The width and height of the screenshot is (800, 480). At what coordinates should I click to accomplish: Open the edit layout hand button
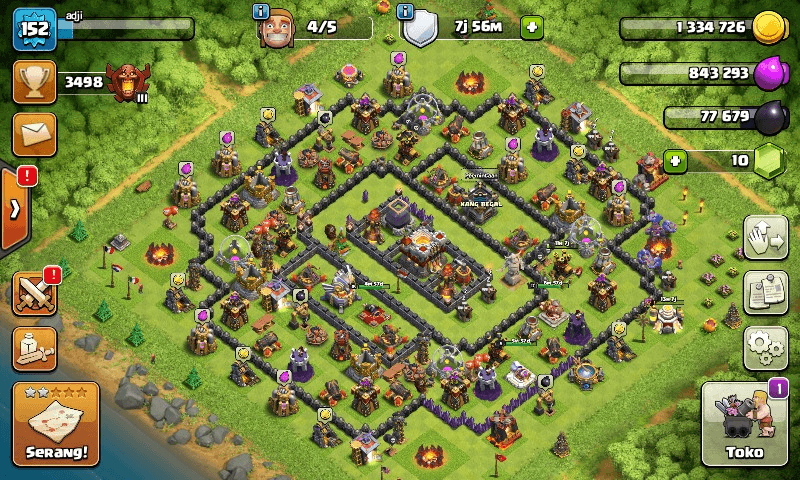(766, 237)
